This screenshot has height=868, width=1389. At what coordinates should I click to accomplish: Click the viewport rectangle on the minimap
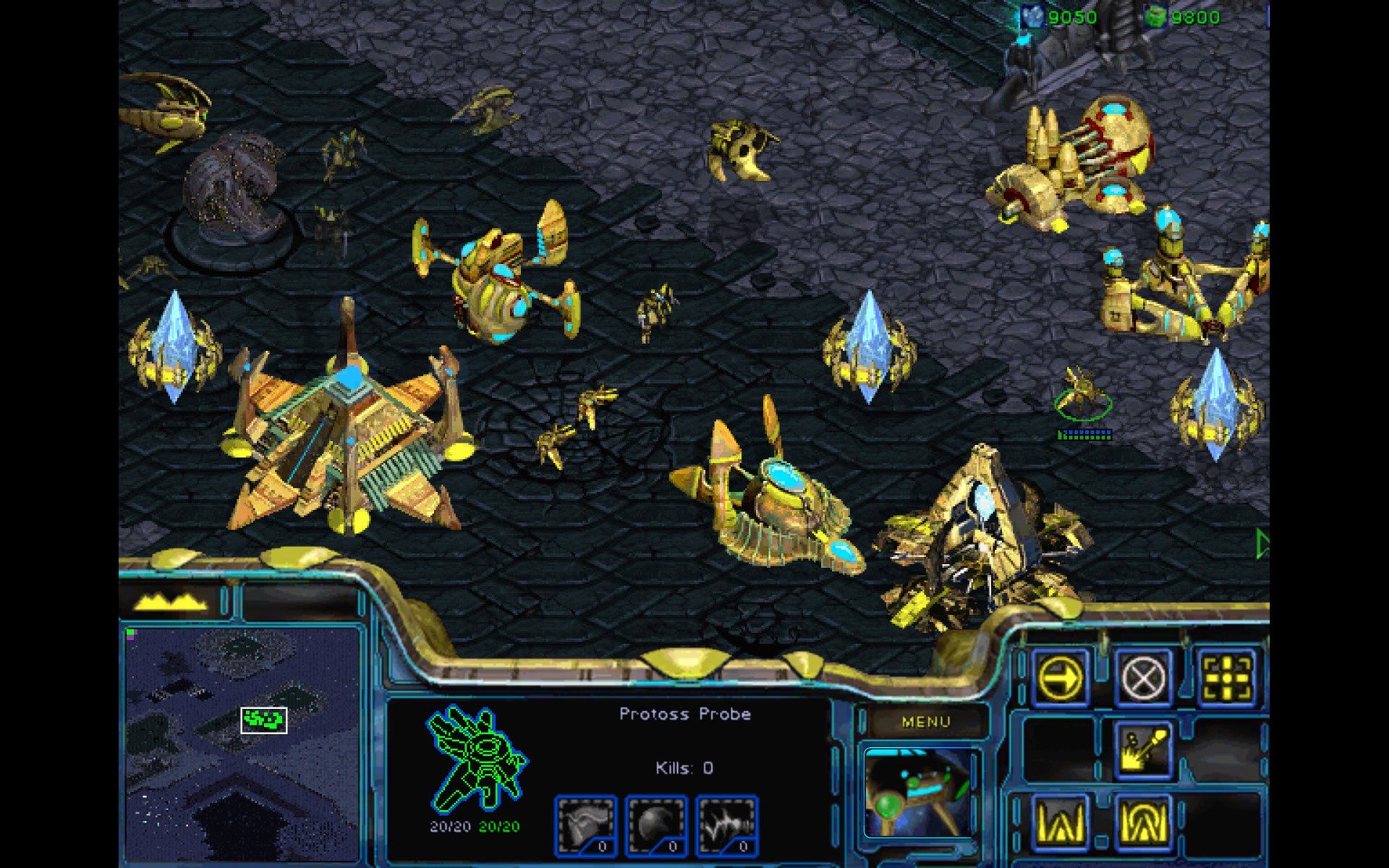point(264,721)
